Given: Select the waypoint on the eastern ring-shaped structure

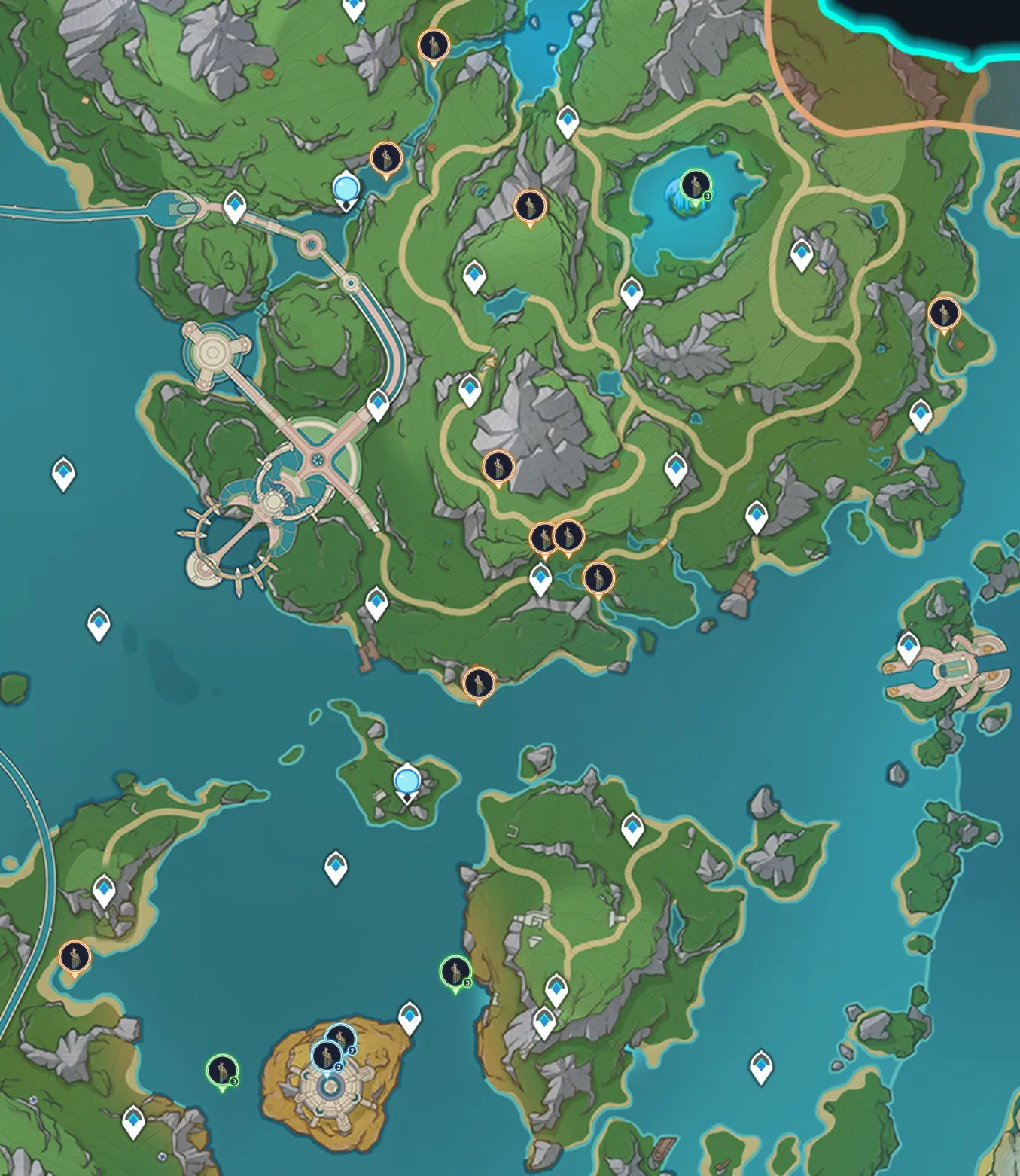Looking at the screenshot, I should (909, 647).
